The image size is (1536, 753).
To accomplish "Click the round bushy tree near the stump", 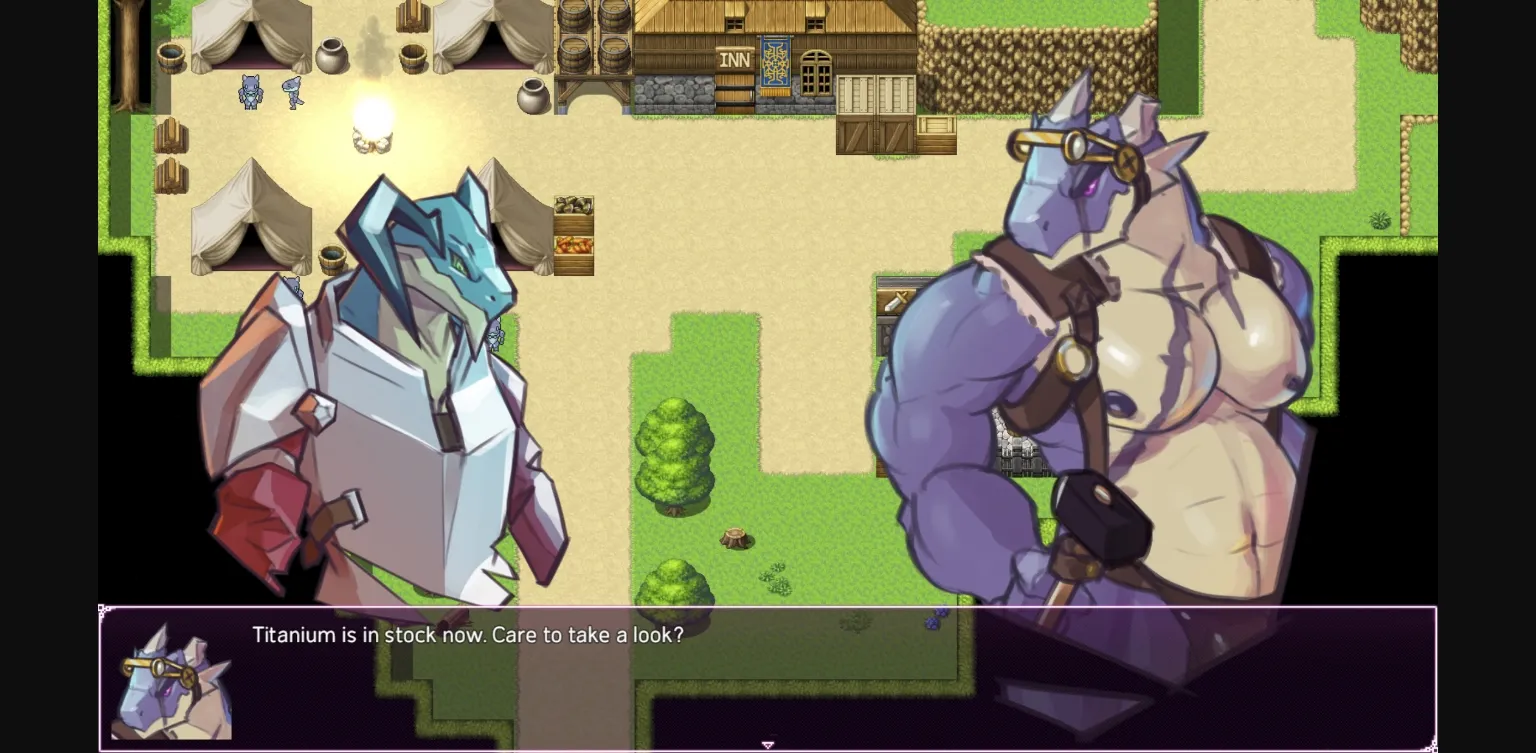I will (676, 455).
